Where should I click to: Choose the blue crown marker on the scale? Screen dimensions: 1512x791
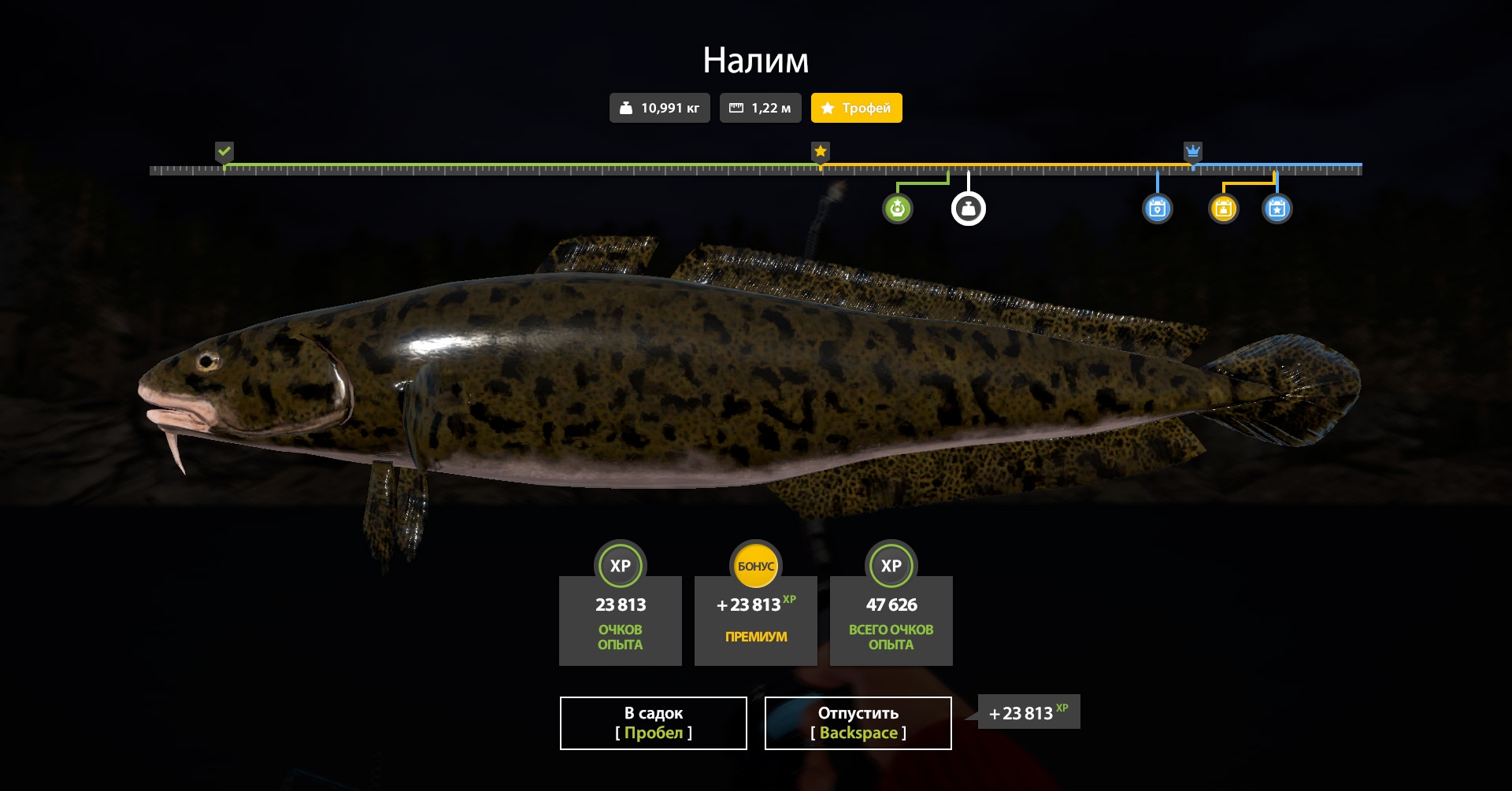coord(1193,150)
